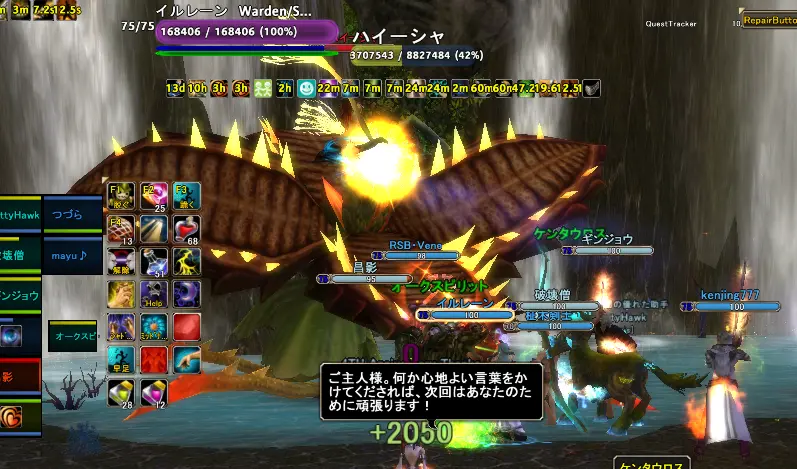The image size is (797, 469).
Task: Activate the F1 action slot
Action: (x=120, y=195)
